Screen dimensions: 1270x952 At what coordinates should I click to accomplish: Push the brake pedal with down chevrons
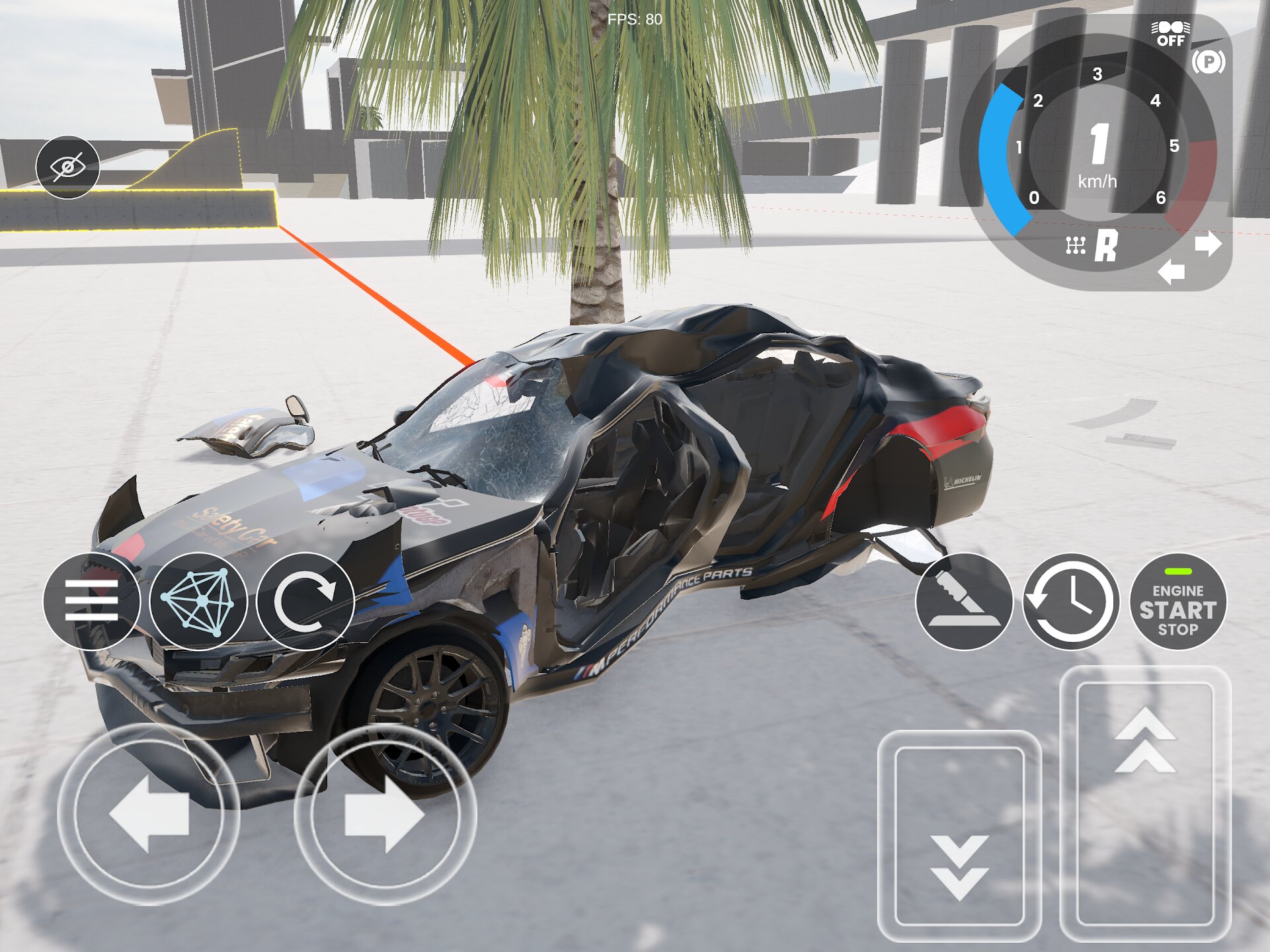[x=959, y=836]
